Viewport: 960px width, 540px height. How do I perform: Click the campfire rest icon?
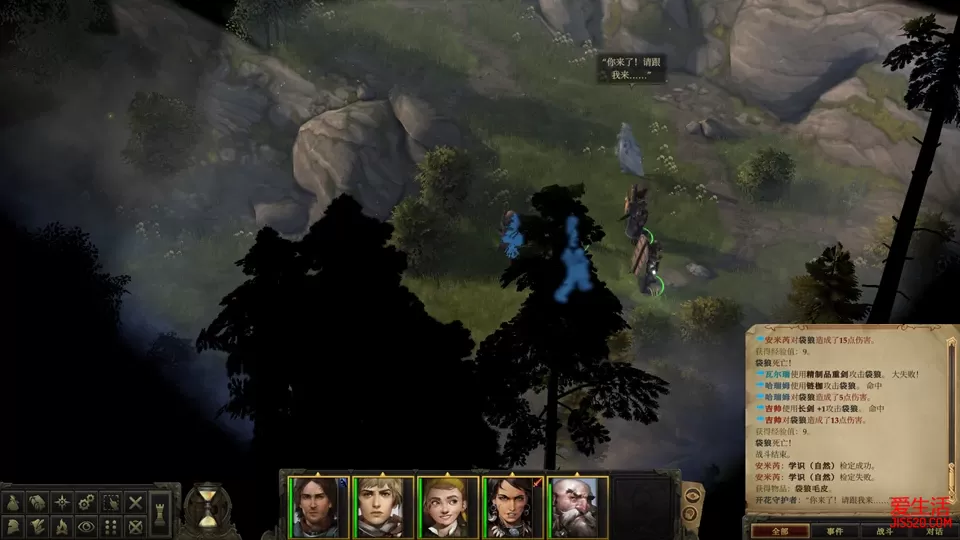click(x=62, y=526)
